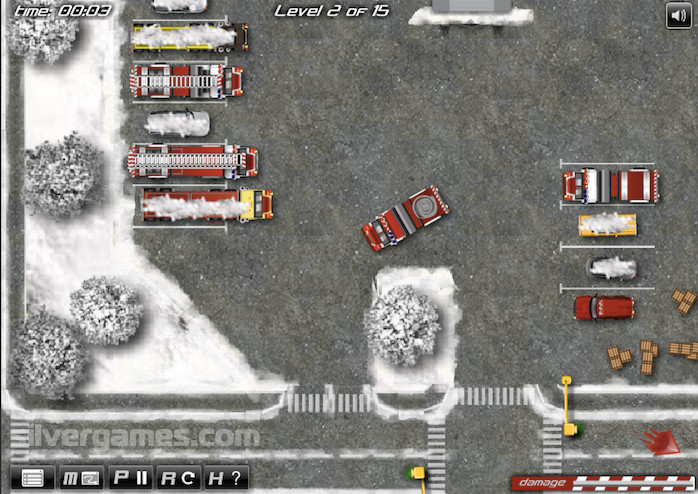Restart the level with the R button
Screen dimensions: 698x494
pos(179,478)
